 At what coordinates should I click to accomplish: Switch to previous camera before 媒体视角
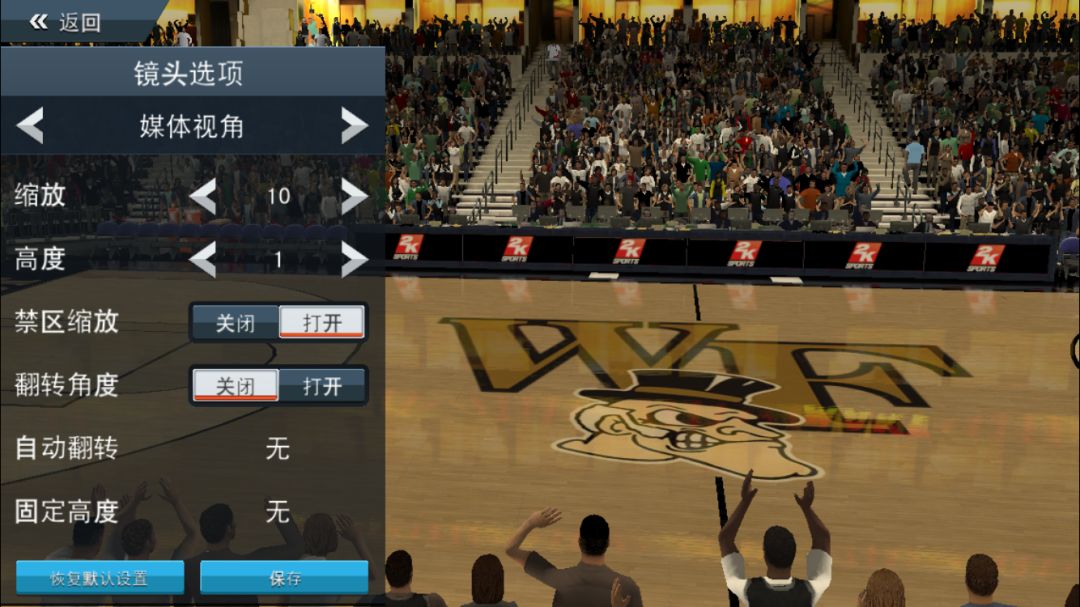tap(31, 126)
